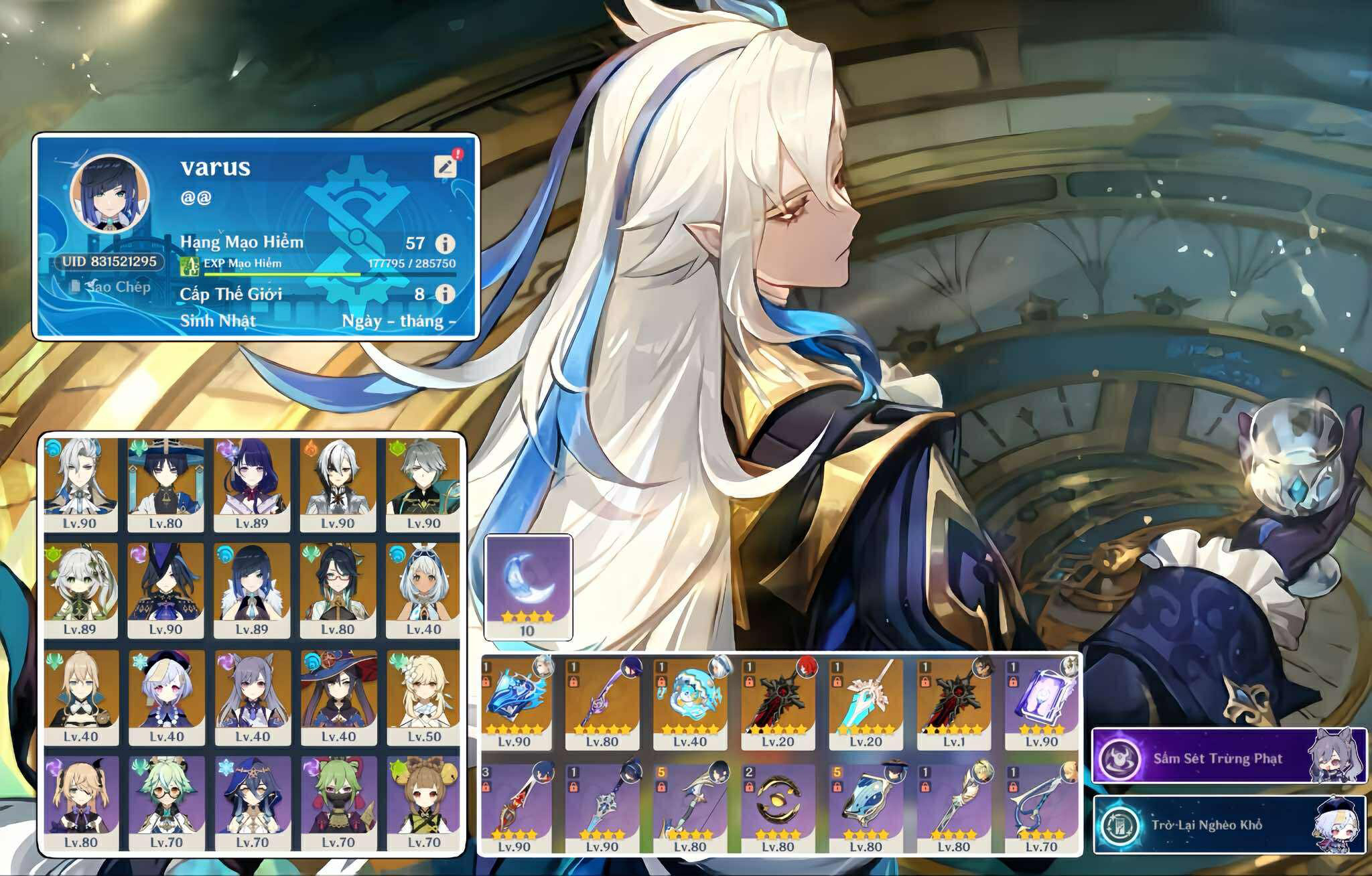Viewport: 1372px width, 876px height.
Task: Show info for Cấp Thế Giới
Action: (x=445, y=293)
